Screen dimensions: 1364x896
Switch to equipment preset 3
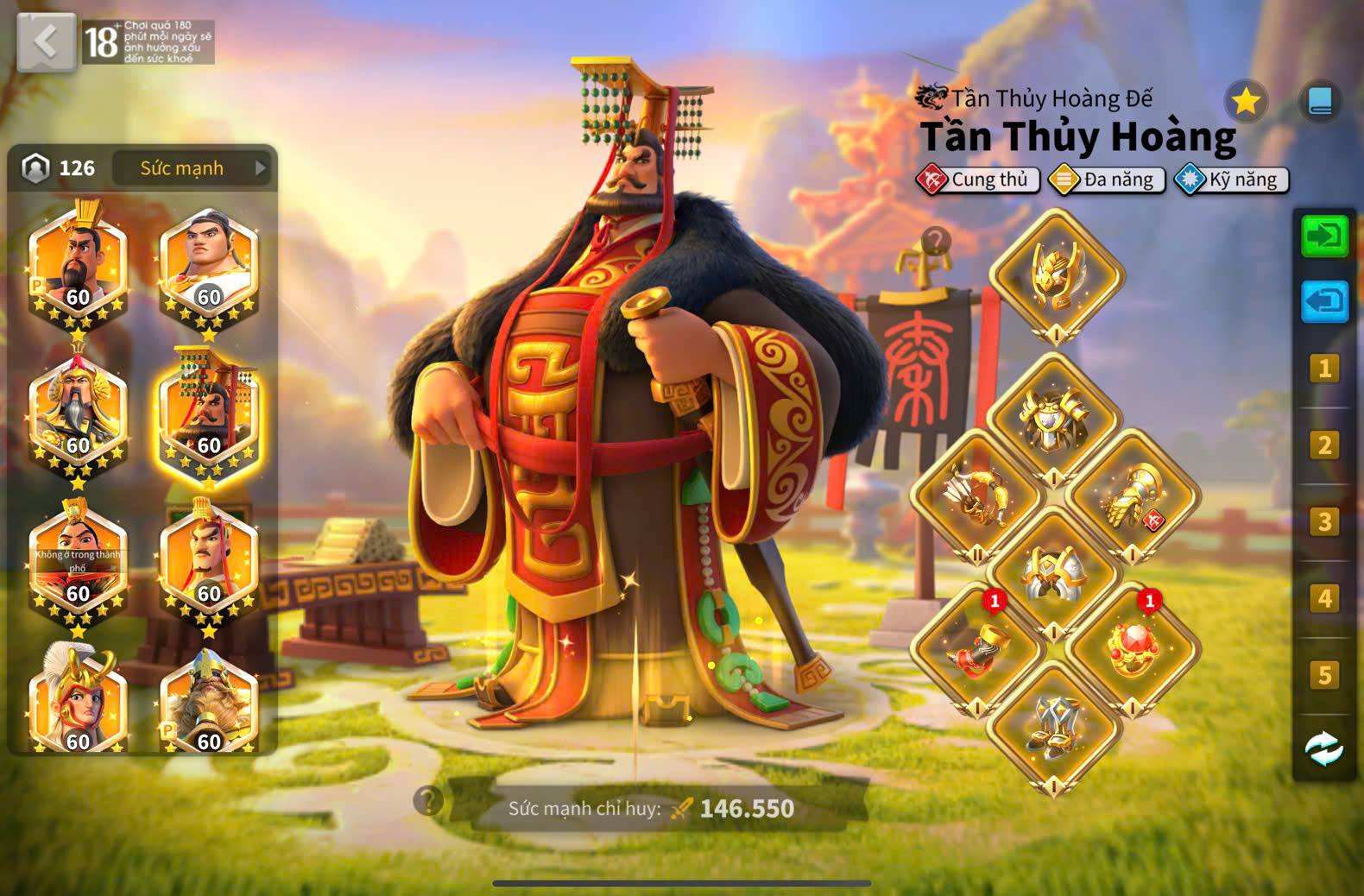[1324, 522]
